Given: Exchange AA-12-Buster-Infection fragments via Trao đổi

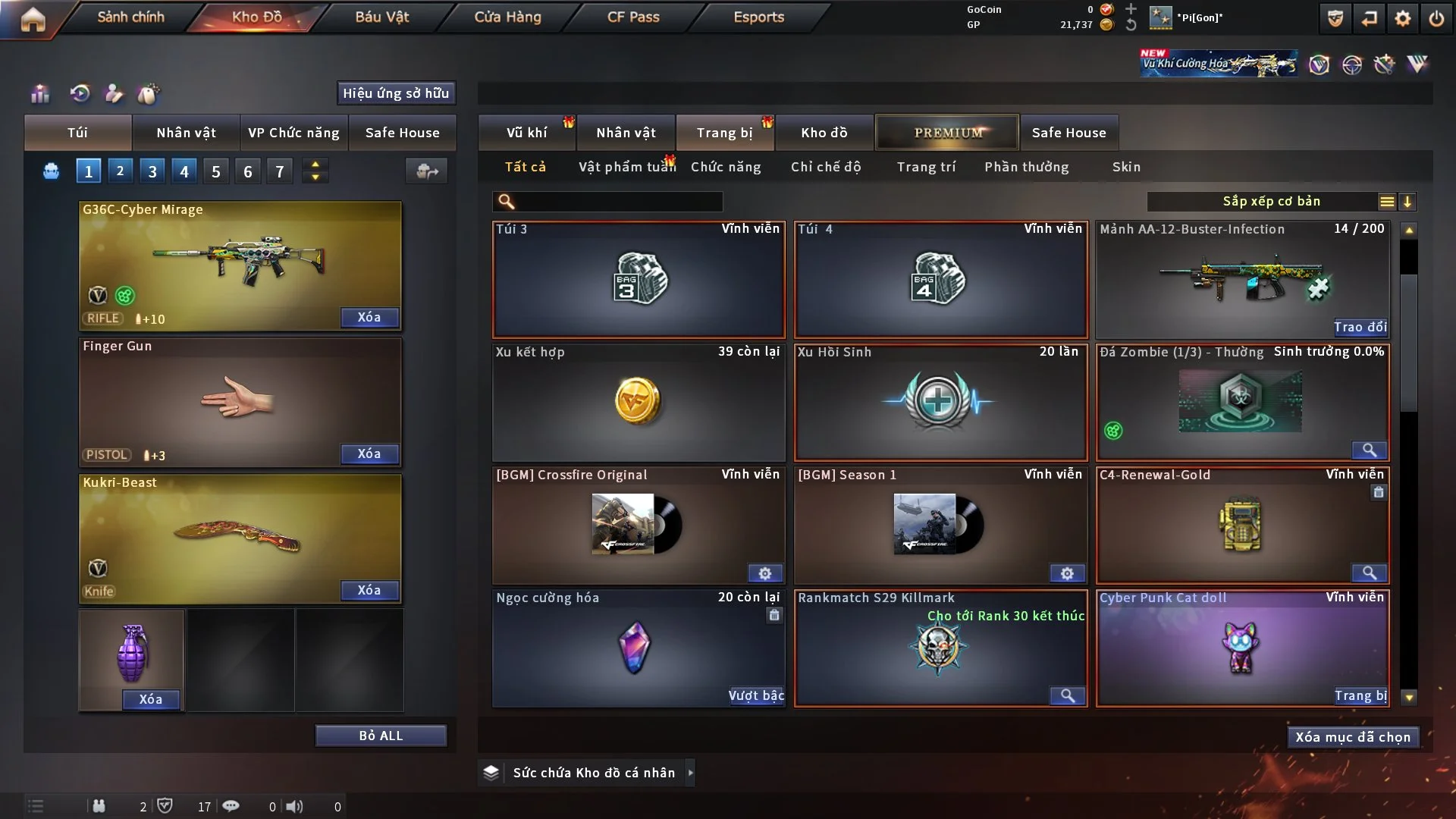Looking at the screenshot, I should pyautogui.click(x=1360, y=327).
